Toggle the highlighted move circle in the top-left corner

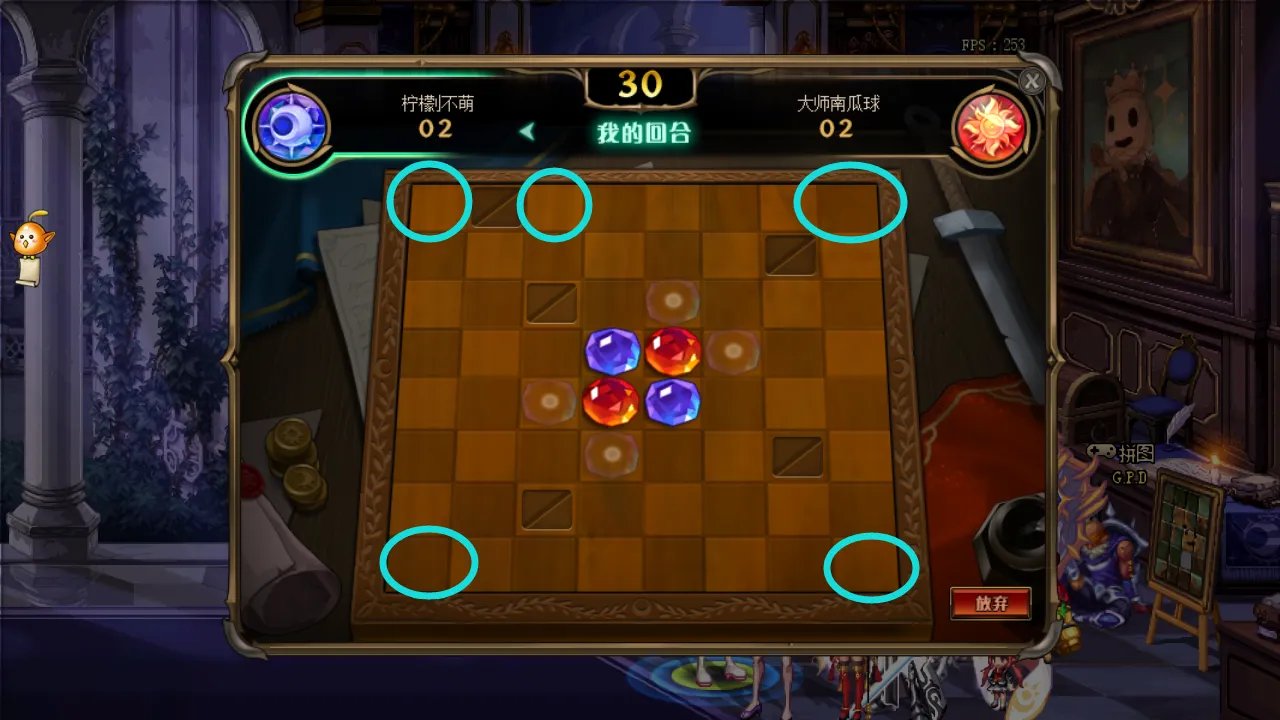430,202
